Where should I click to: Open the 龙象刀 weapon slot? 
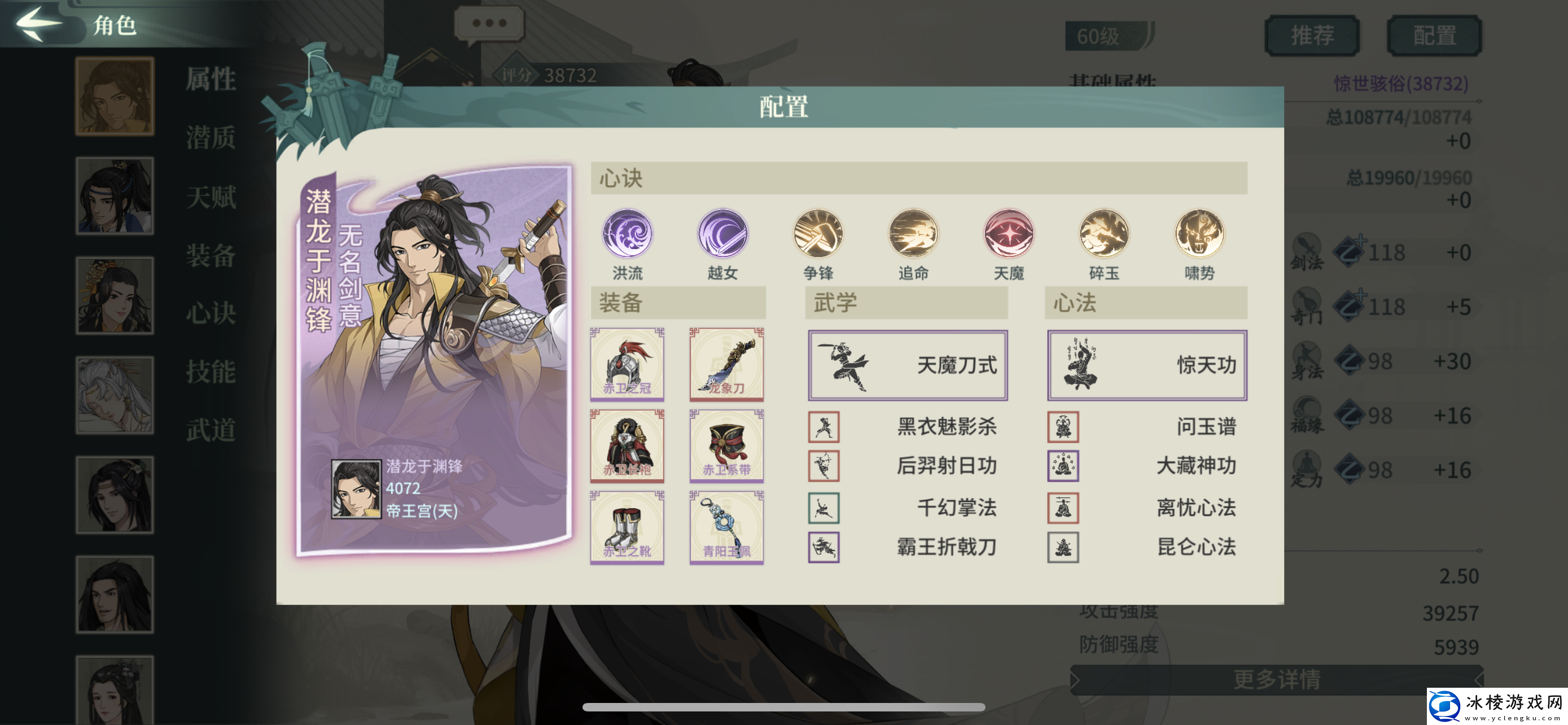[x=728, y=365]
